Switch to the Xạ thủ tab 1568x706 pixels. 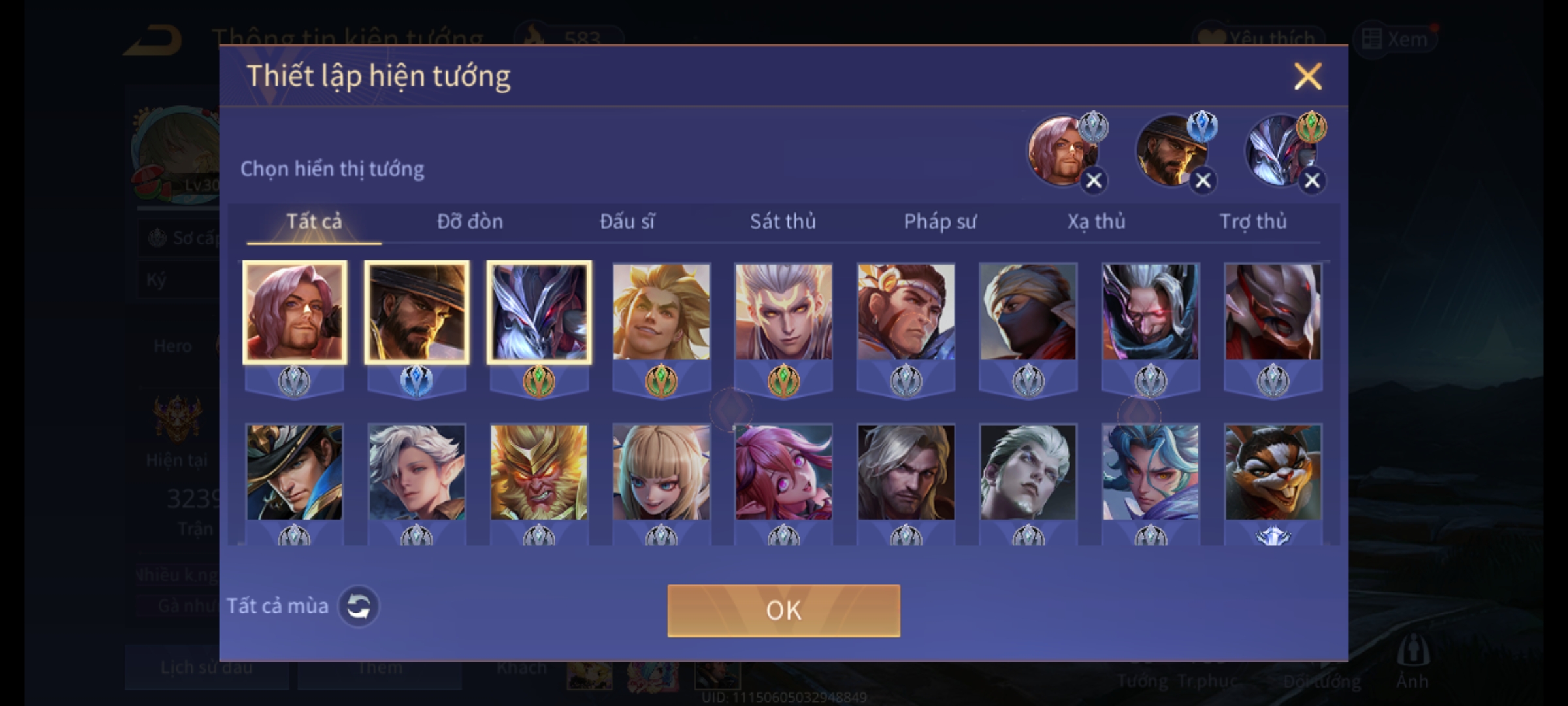(x=1096, y=222)
